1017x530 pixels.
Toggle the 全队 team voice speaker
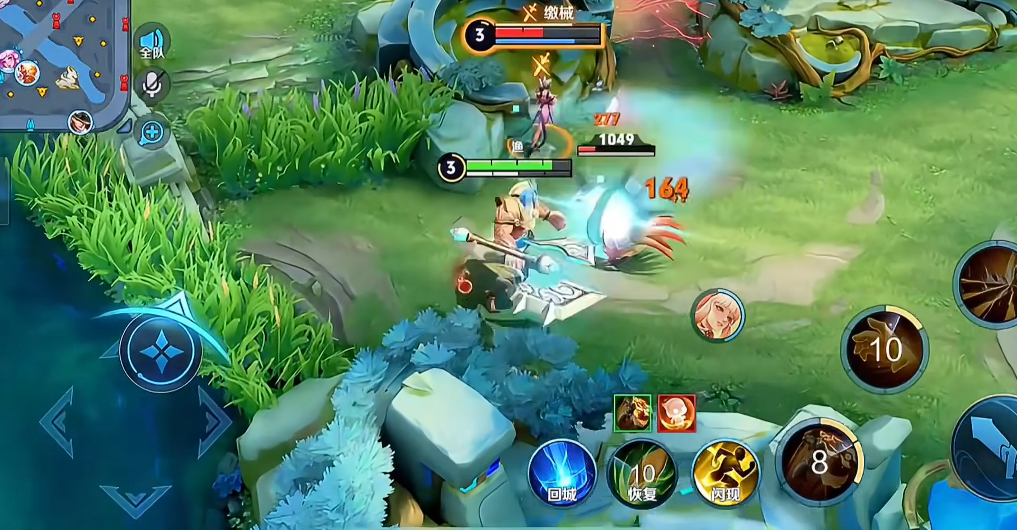[x=152, y=43]
